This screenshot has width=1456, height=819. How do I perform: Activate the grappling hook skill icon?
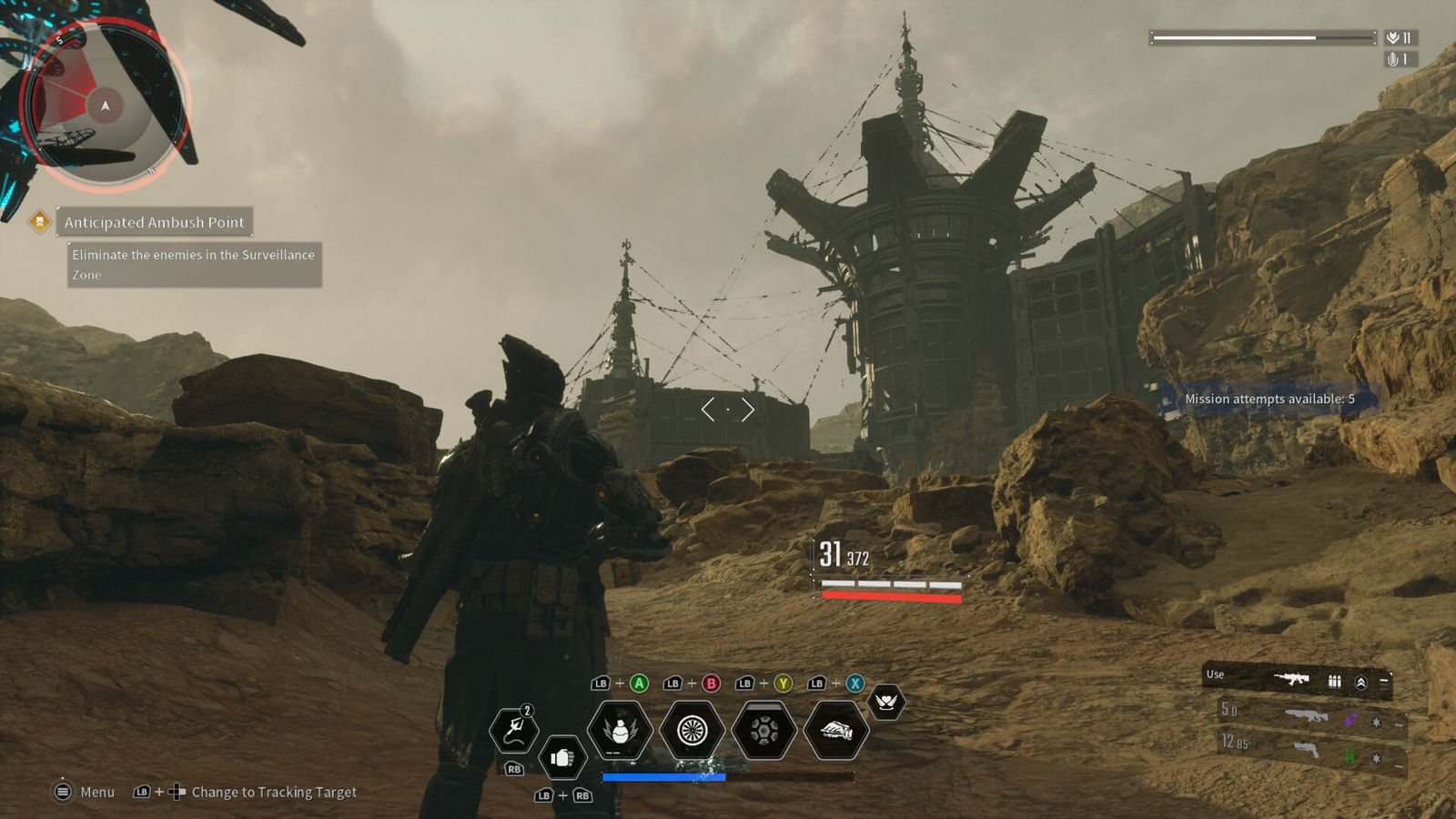coord(514,729)
